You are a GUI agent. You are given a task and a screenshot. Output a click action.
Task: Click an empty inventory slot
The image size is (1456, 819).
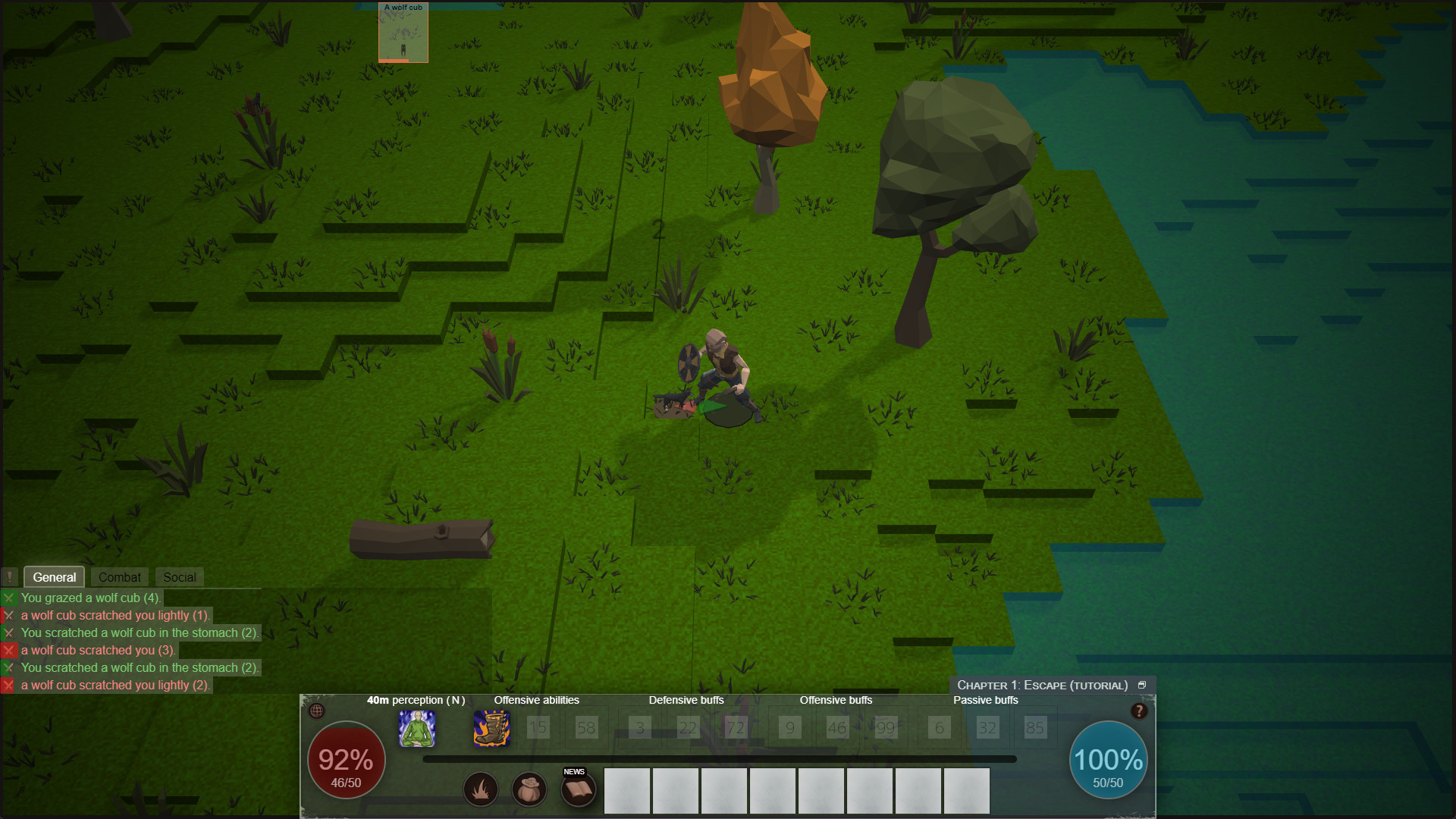(627, 791)
